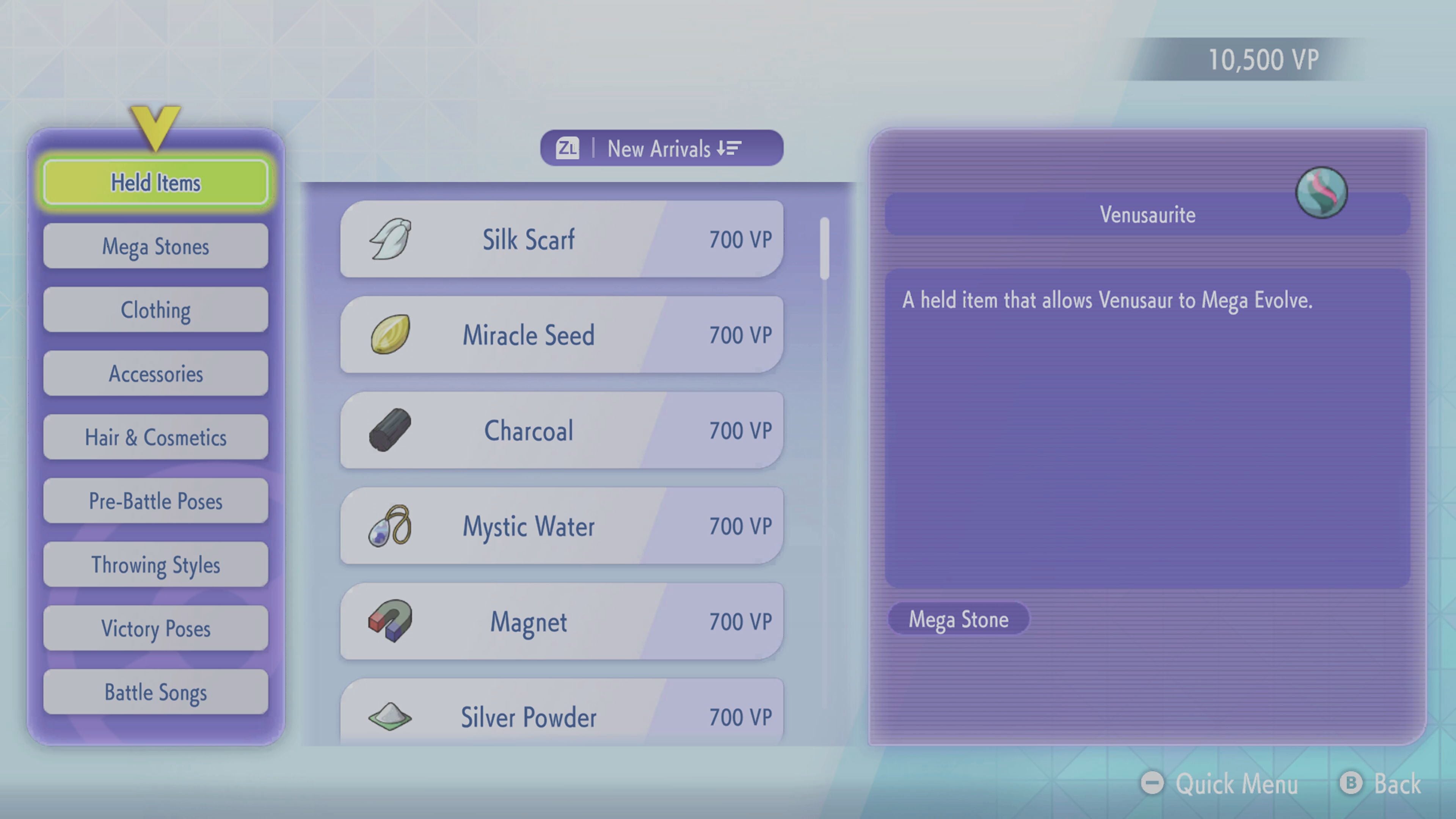Click the item list scrollbar
This screenshot has width=1456, height=819.
click(825, 249)
